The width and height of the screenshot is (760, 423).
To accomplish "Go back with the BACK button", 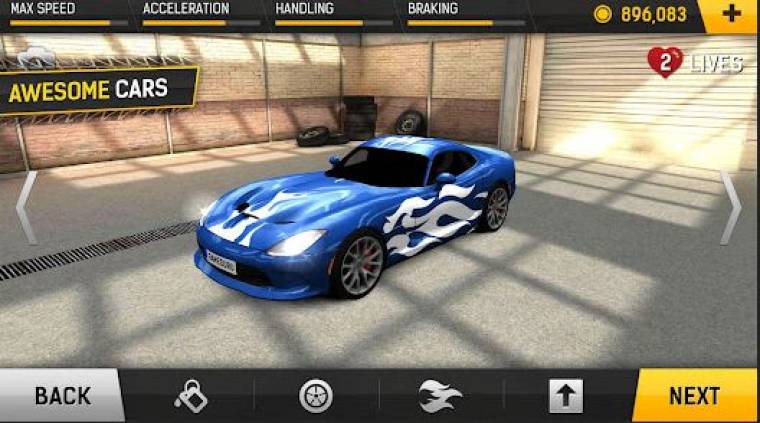I will pos(60,396).
